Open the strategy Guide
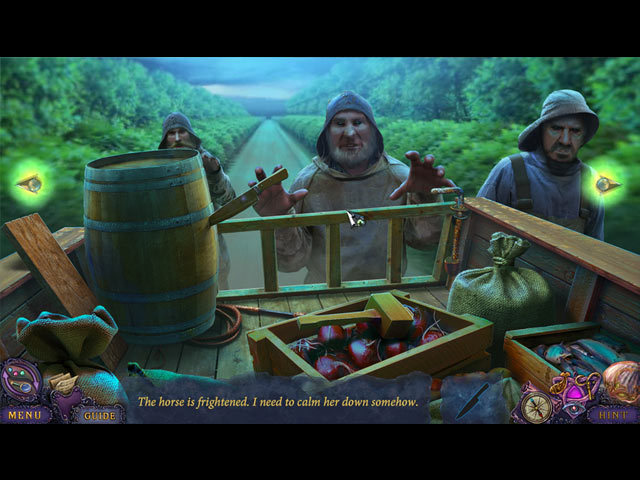 [x=99, y=414]
